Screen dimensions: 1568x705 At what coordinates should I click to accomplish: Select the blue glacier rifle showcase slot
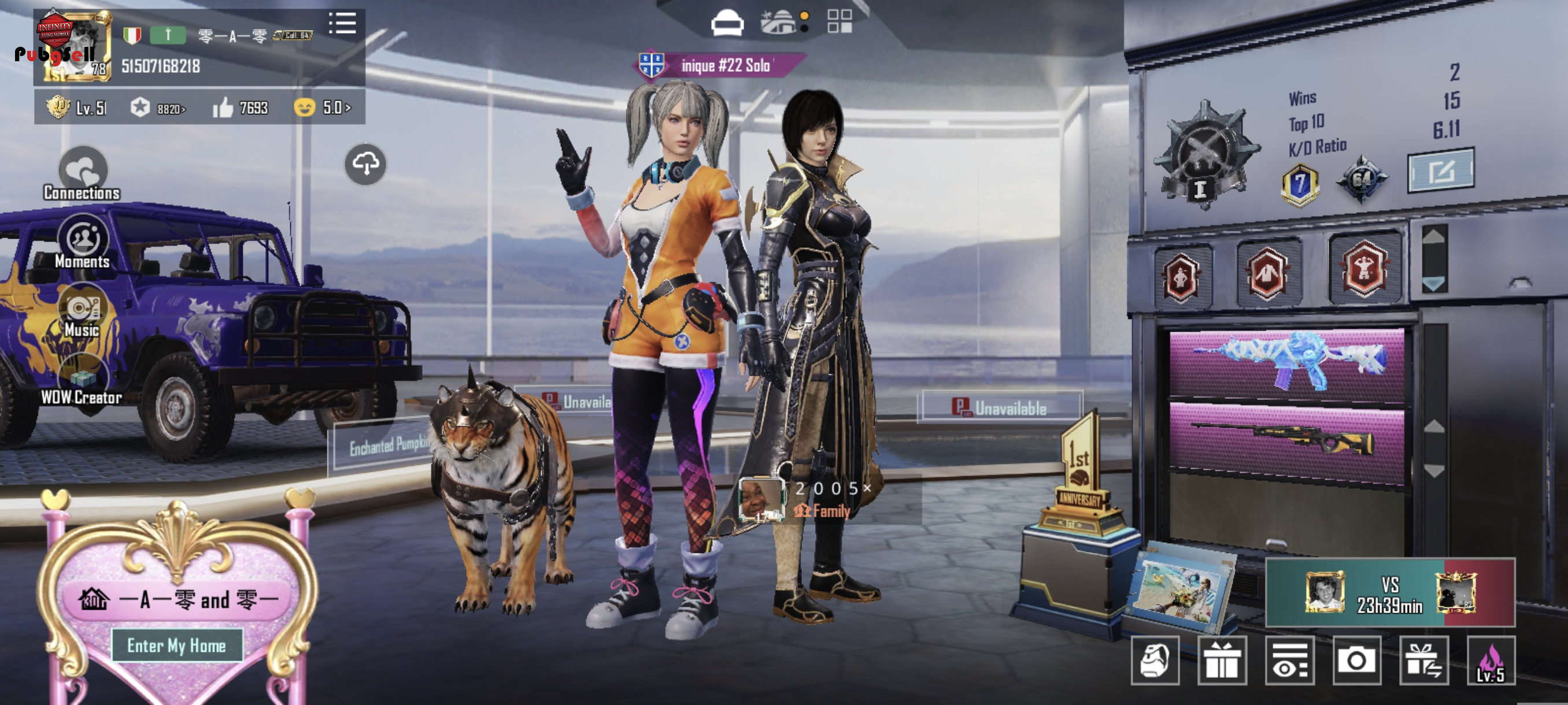click(x=1287, y=363)
